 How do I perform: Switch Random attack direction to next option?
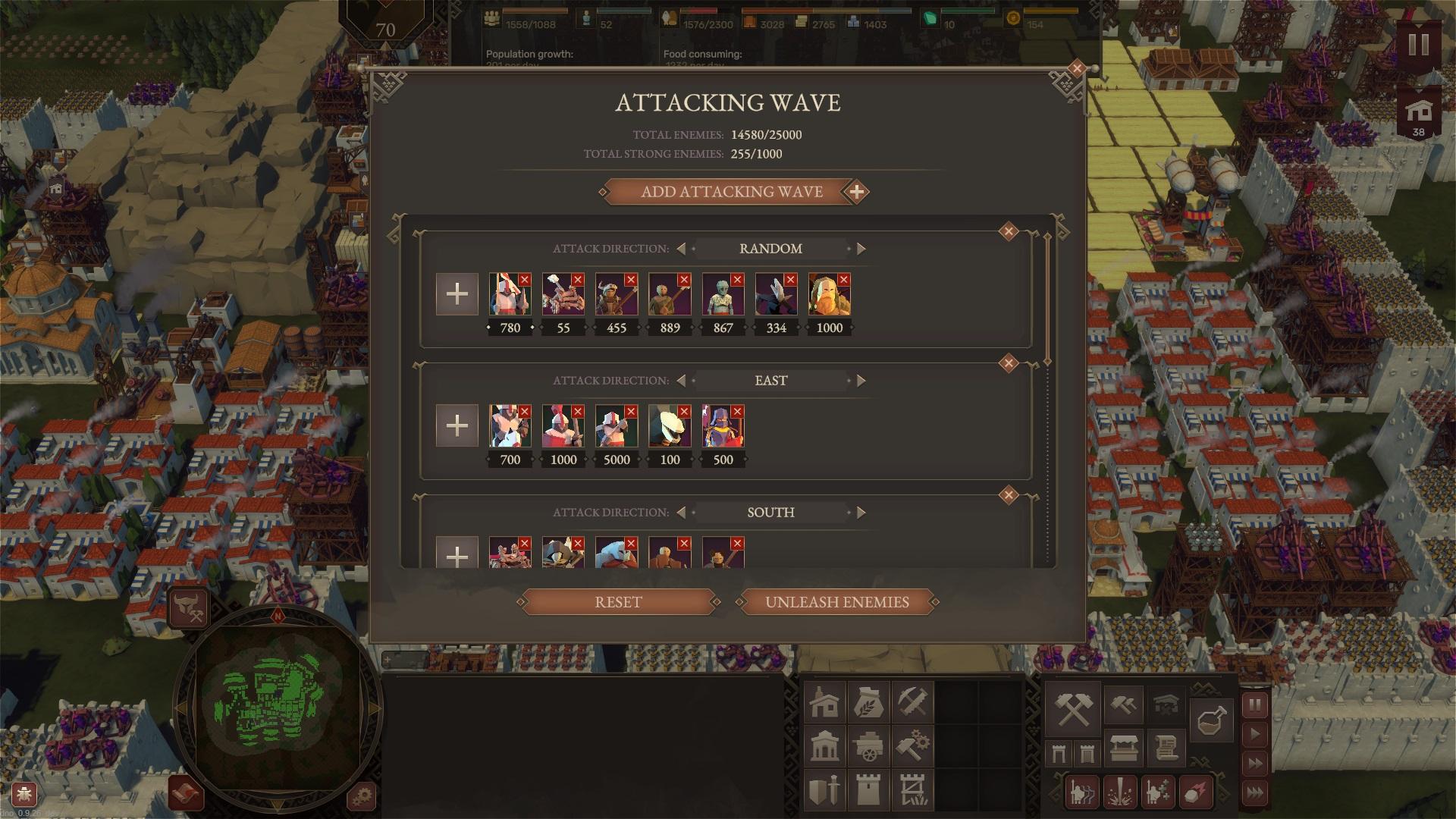861,249
